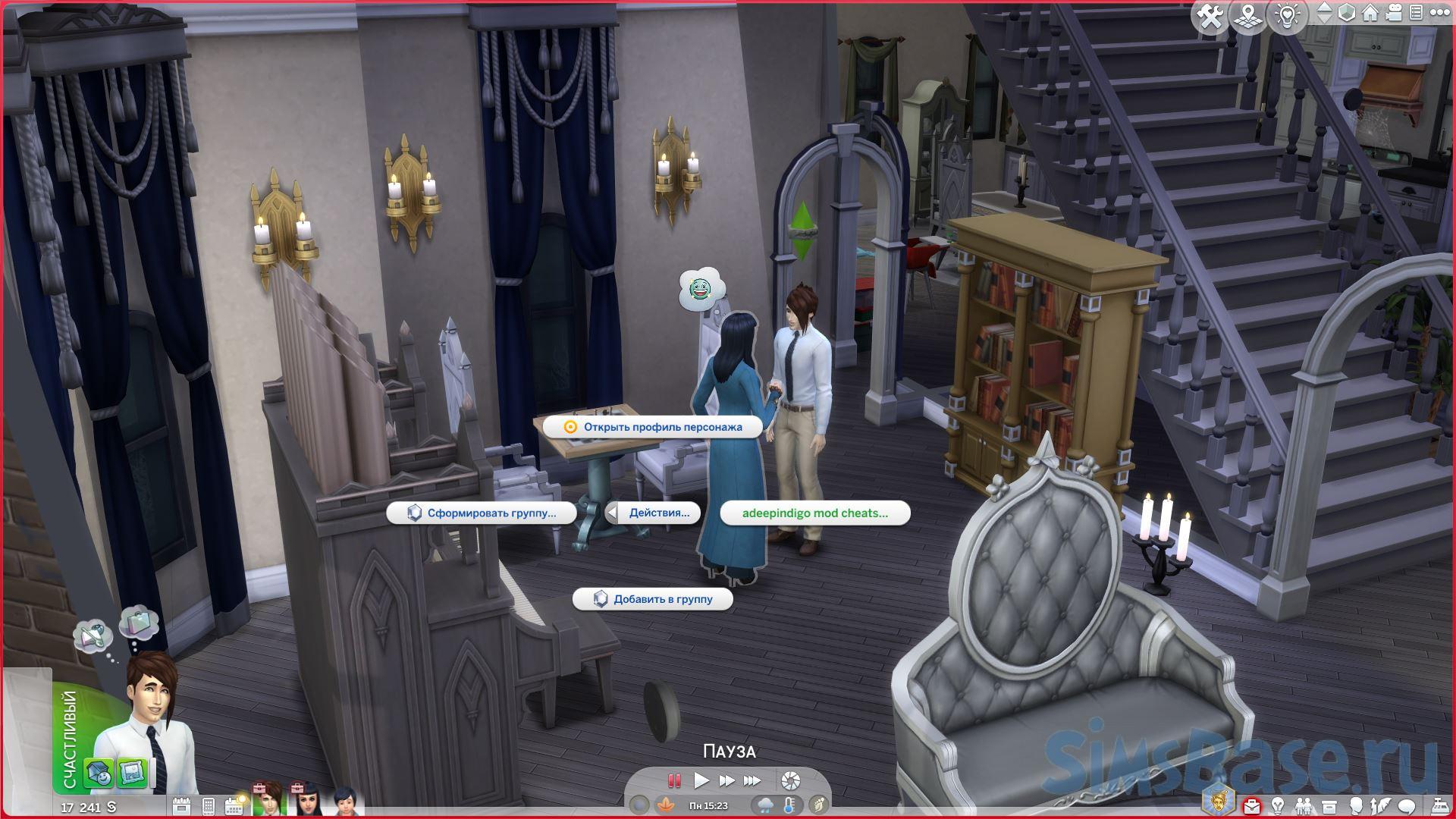
Task: Select 'Сформировать группу...' option
Action: click(482, 513)
